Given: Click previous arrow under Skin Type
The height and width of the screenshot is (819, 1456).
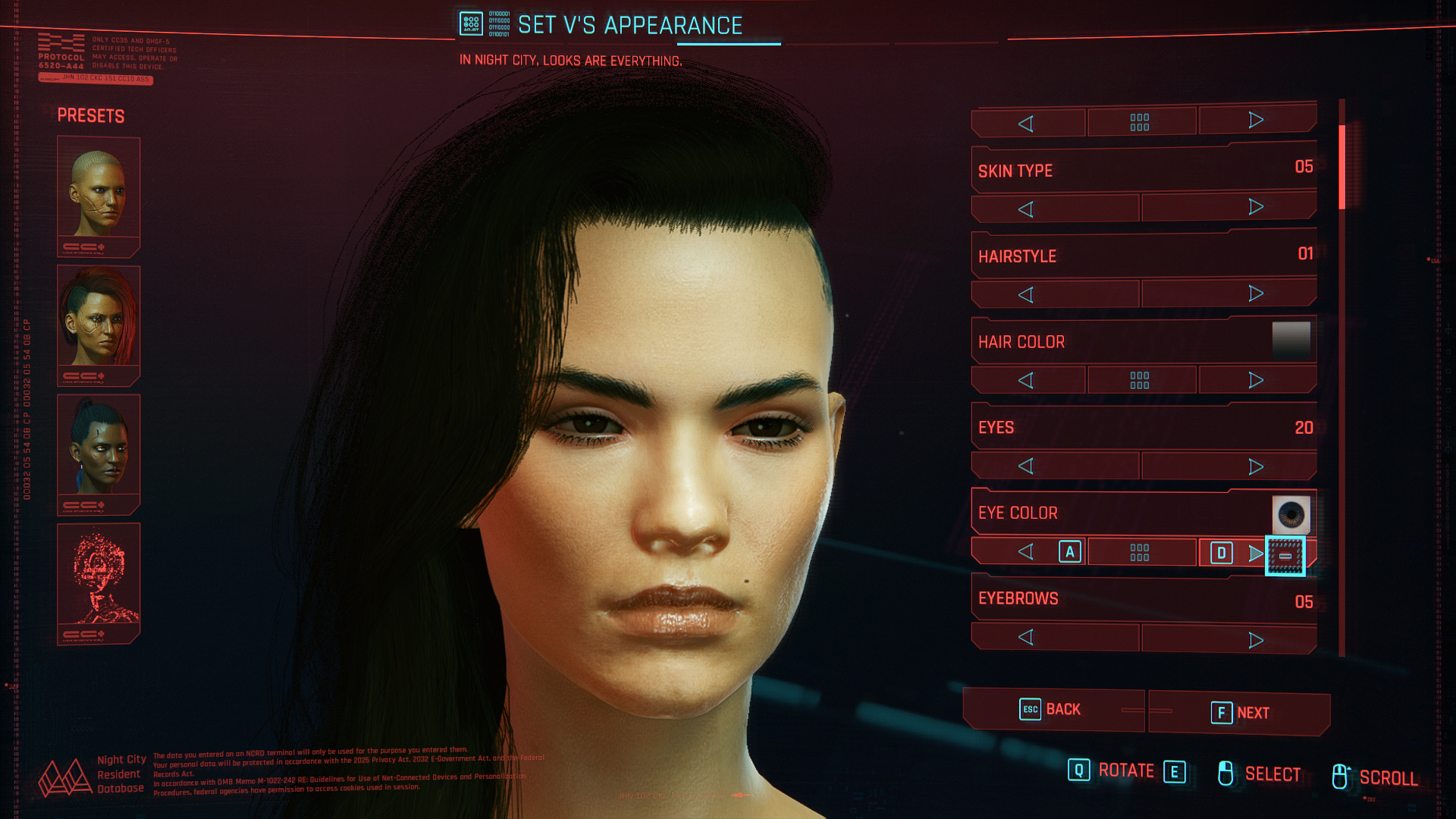Looking at the screenshot, I should tap(1026, 209).
